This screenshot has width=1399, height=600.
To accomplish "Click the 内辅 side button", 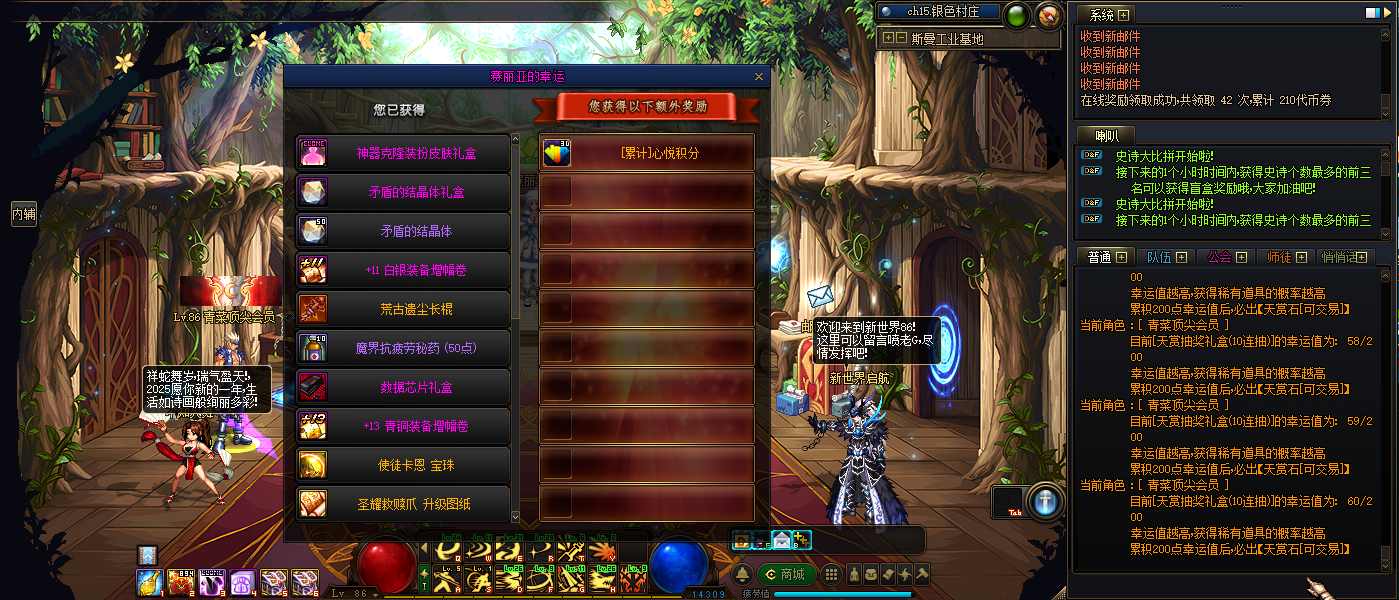I will coord(24,214).
